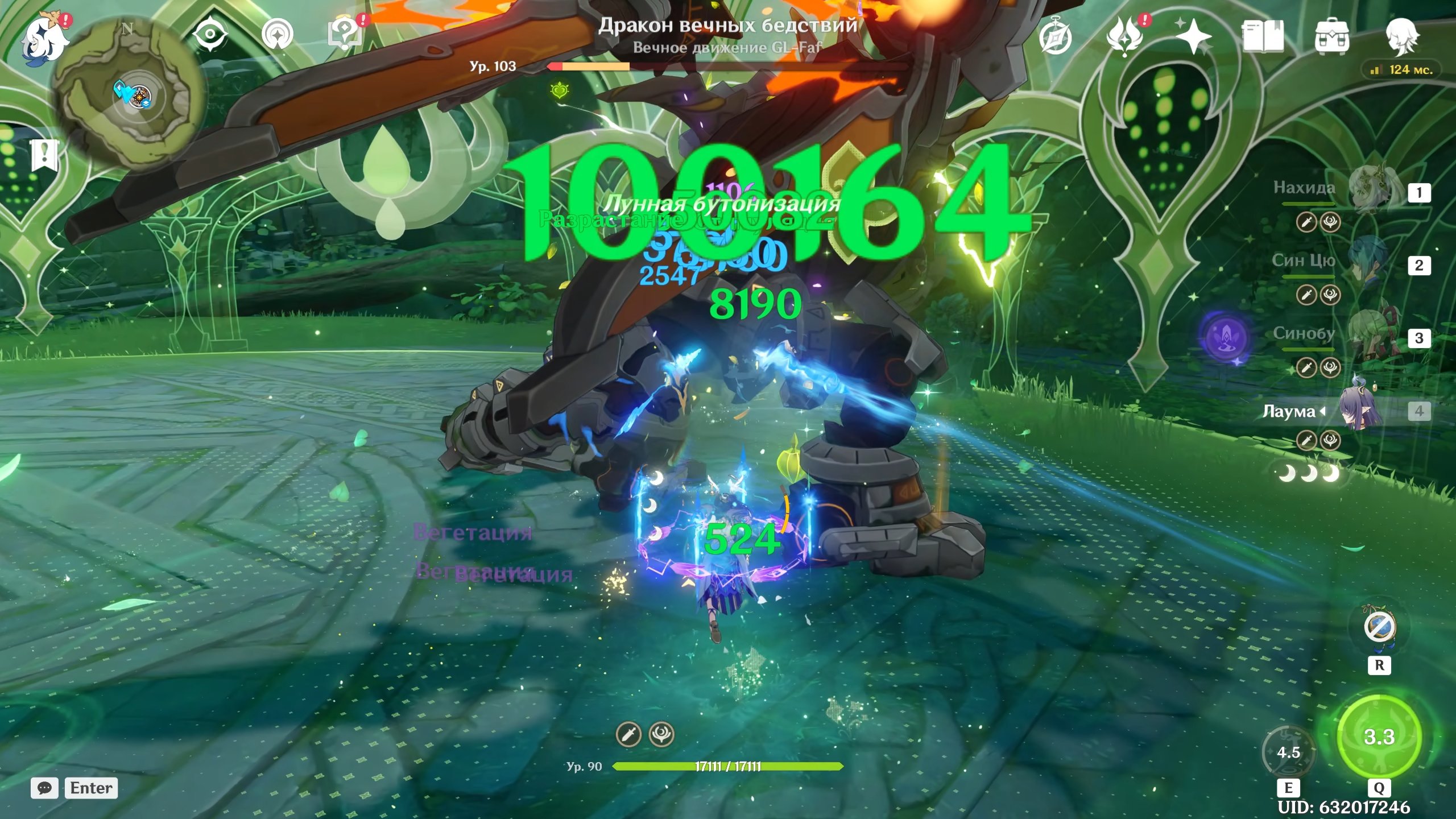Viewport: 1456px width, 819px height.
Task: Open the book-shaped handbook icon
Action: 1263,36
